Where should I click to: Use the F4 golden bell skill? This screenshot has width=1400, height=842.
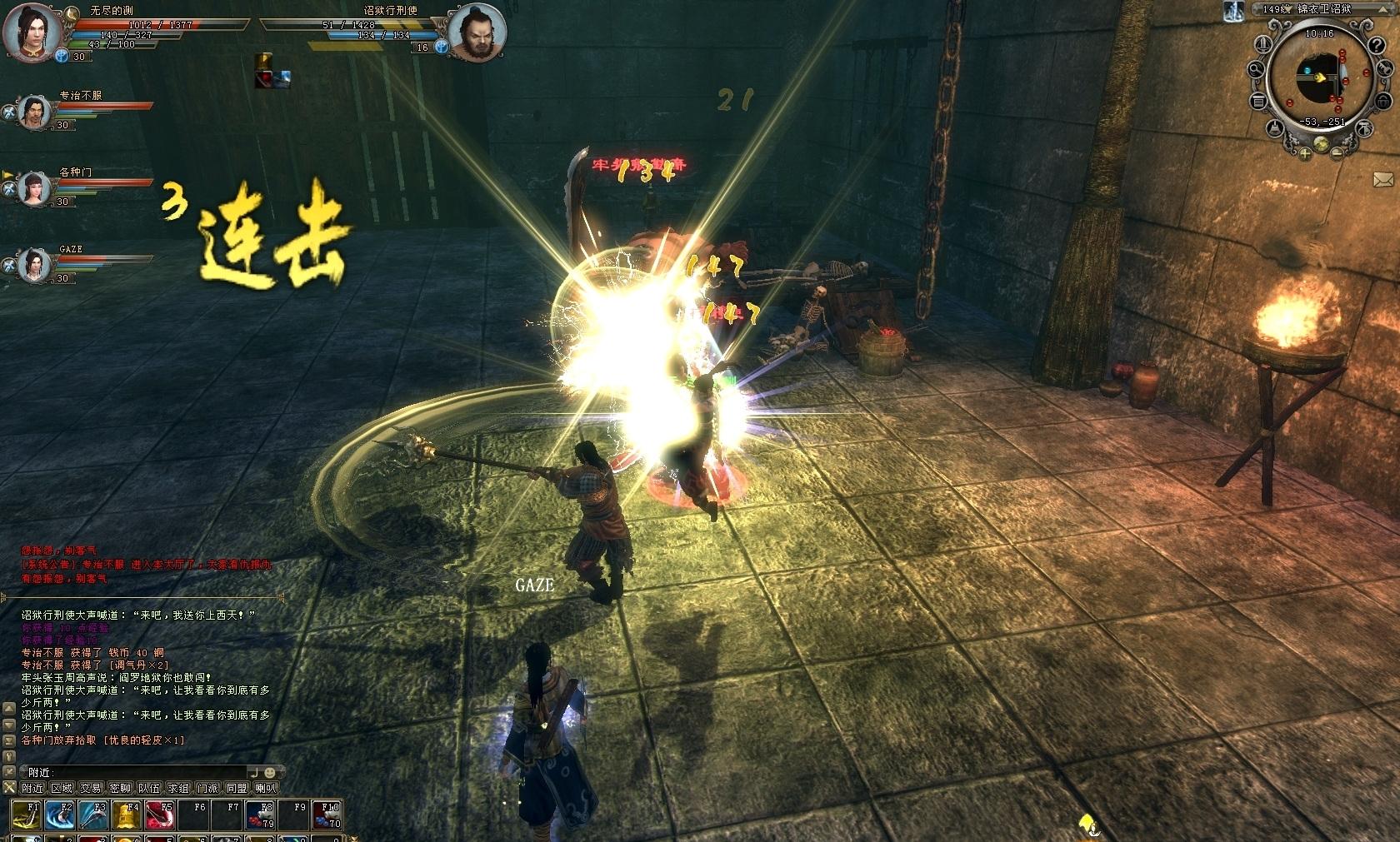point(126,815)
